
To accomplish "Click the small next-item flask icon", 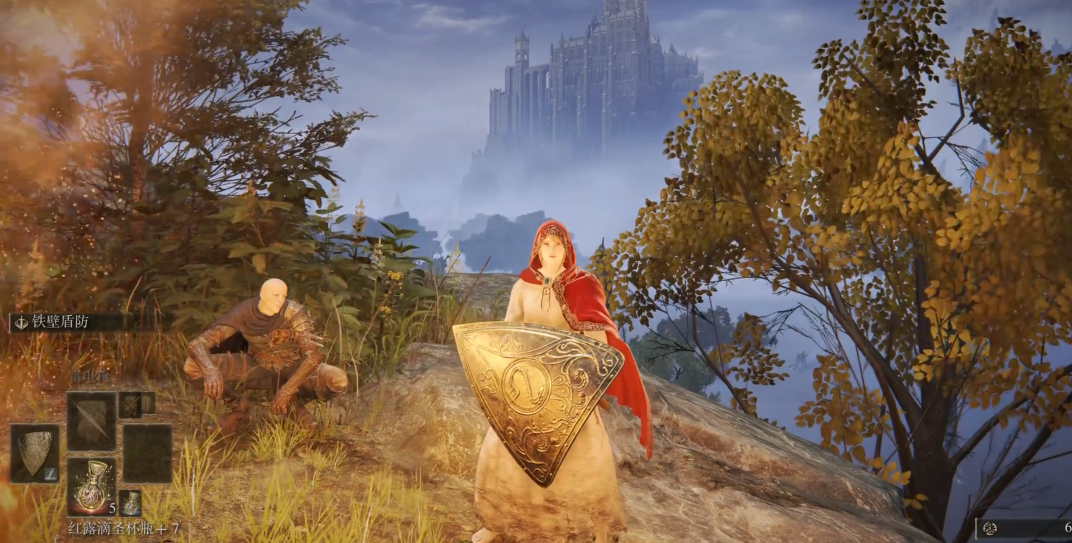I will click(131, 502).
